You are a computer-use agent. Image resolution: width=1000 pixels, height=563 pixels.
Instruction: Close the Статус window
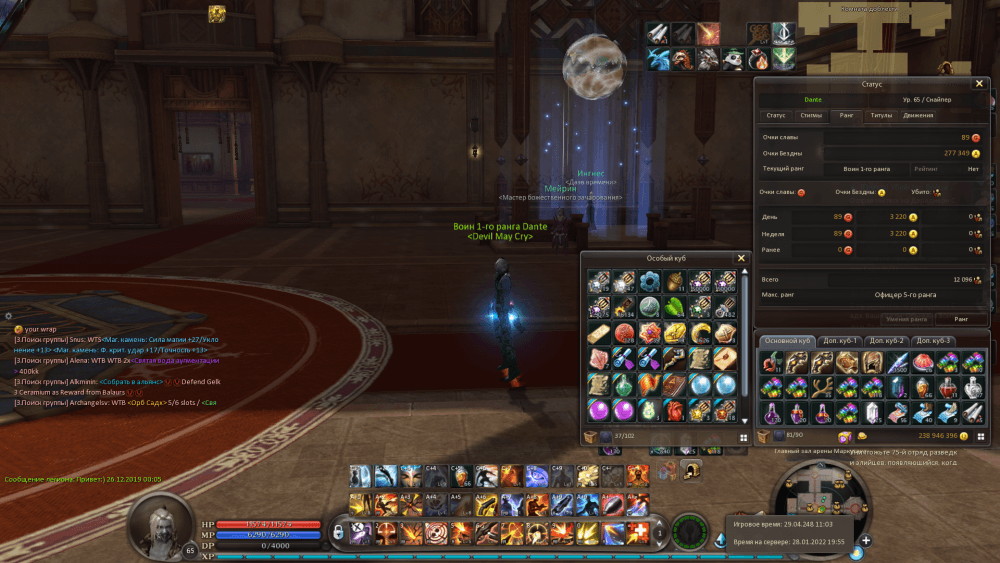coord(981,84)
